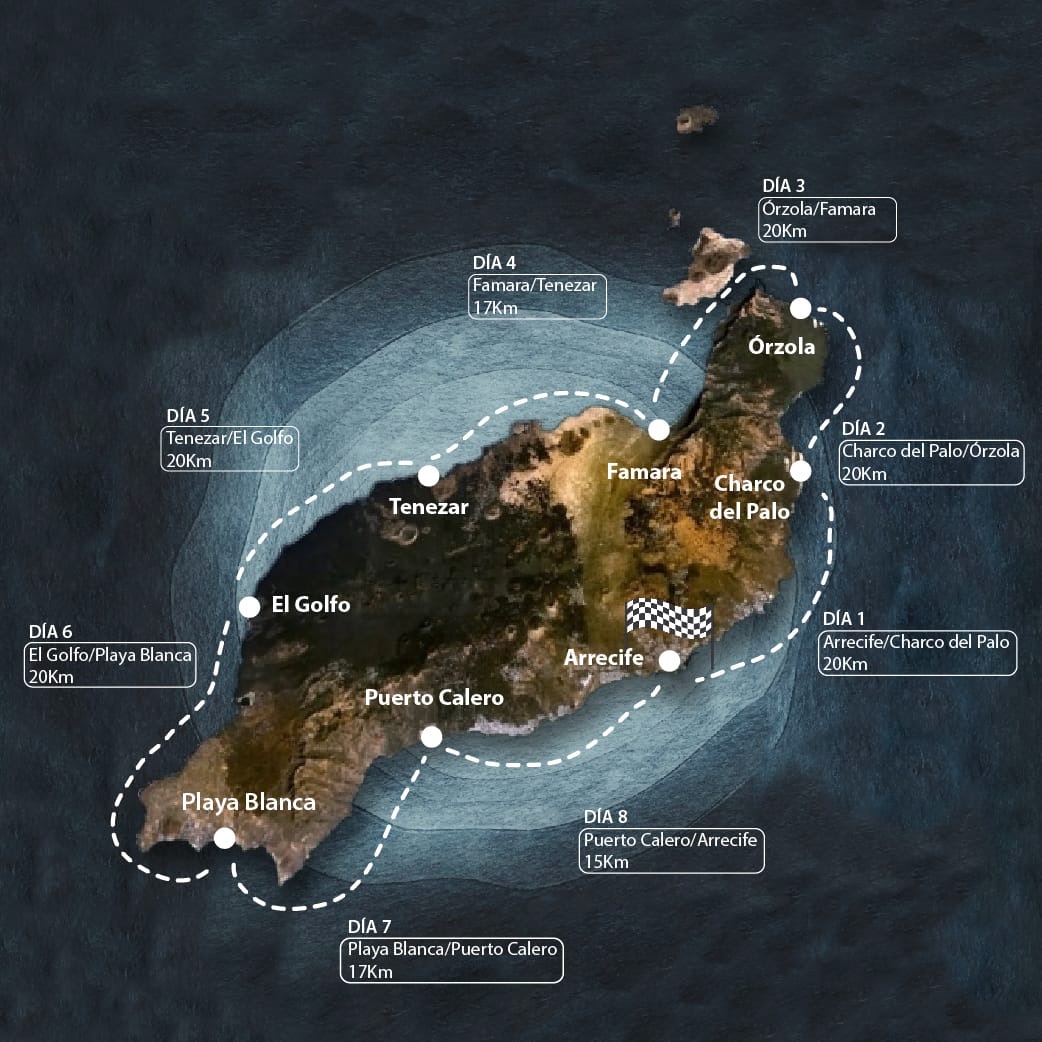This screenshot has height=1042, width=1042.
Task: Open the Día 1 Arrecife/Charco del Palo stage label
Action: pyautogui.click(x=918, y=652)
